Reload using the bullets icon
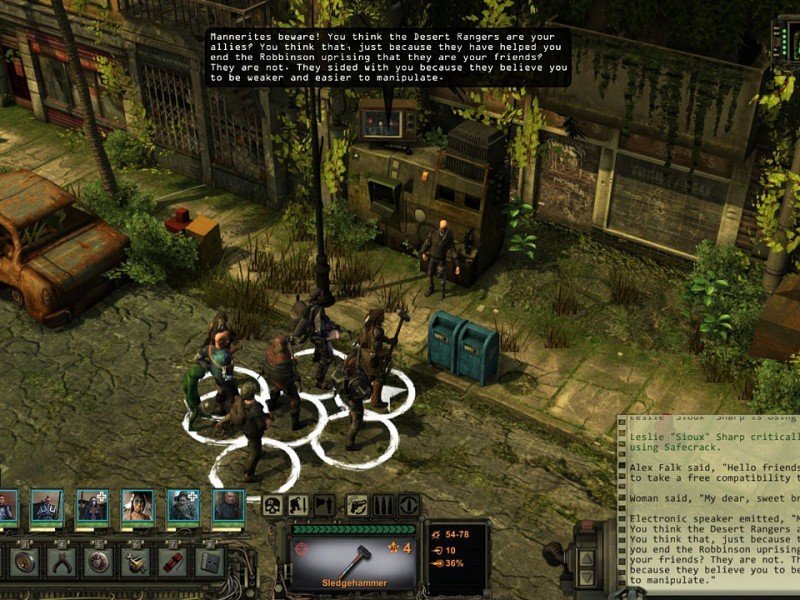 (x=383, y=505)
